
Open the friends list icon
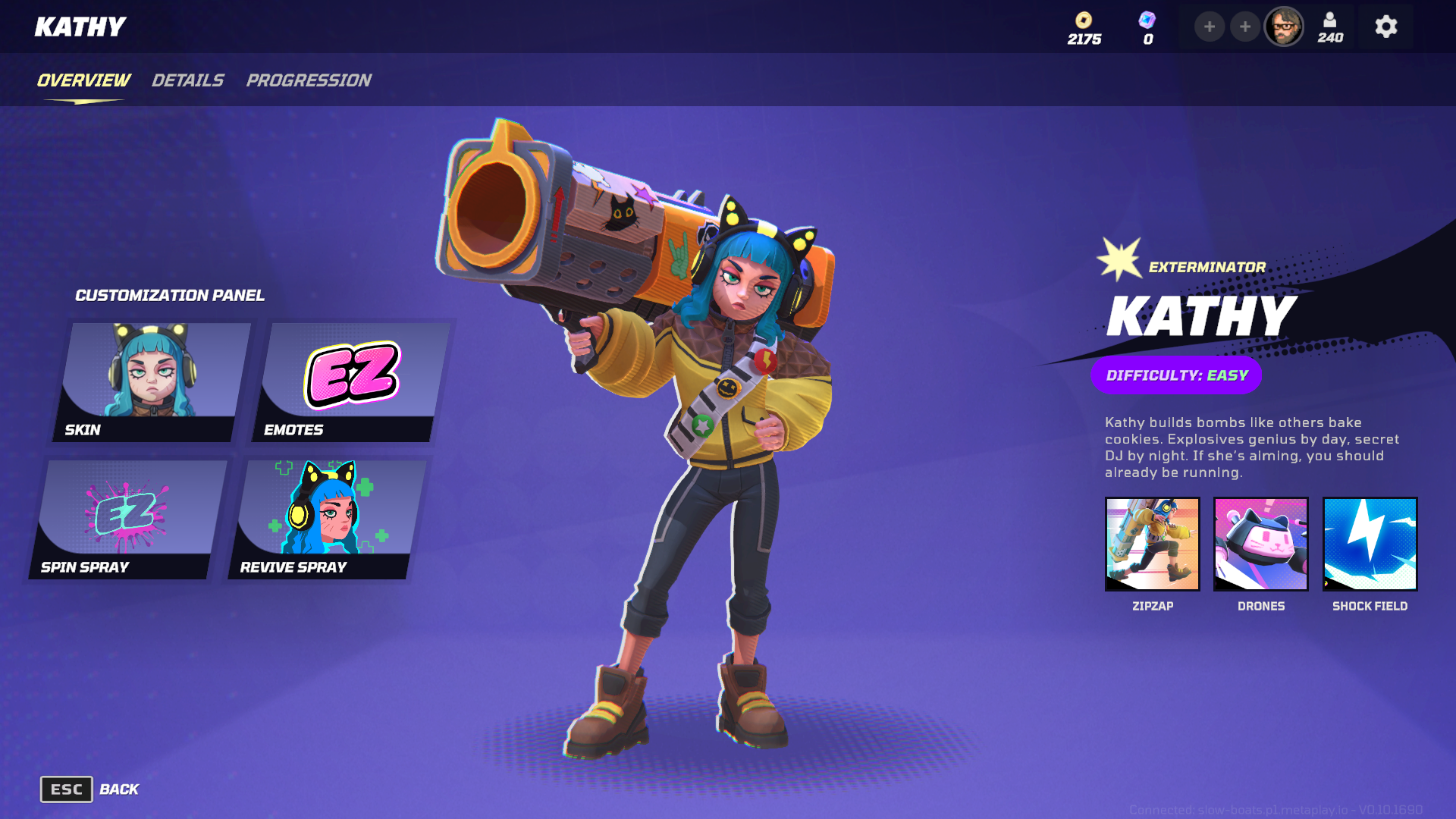1330,27
